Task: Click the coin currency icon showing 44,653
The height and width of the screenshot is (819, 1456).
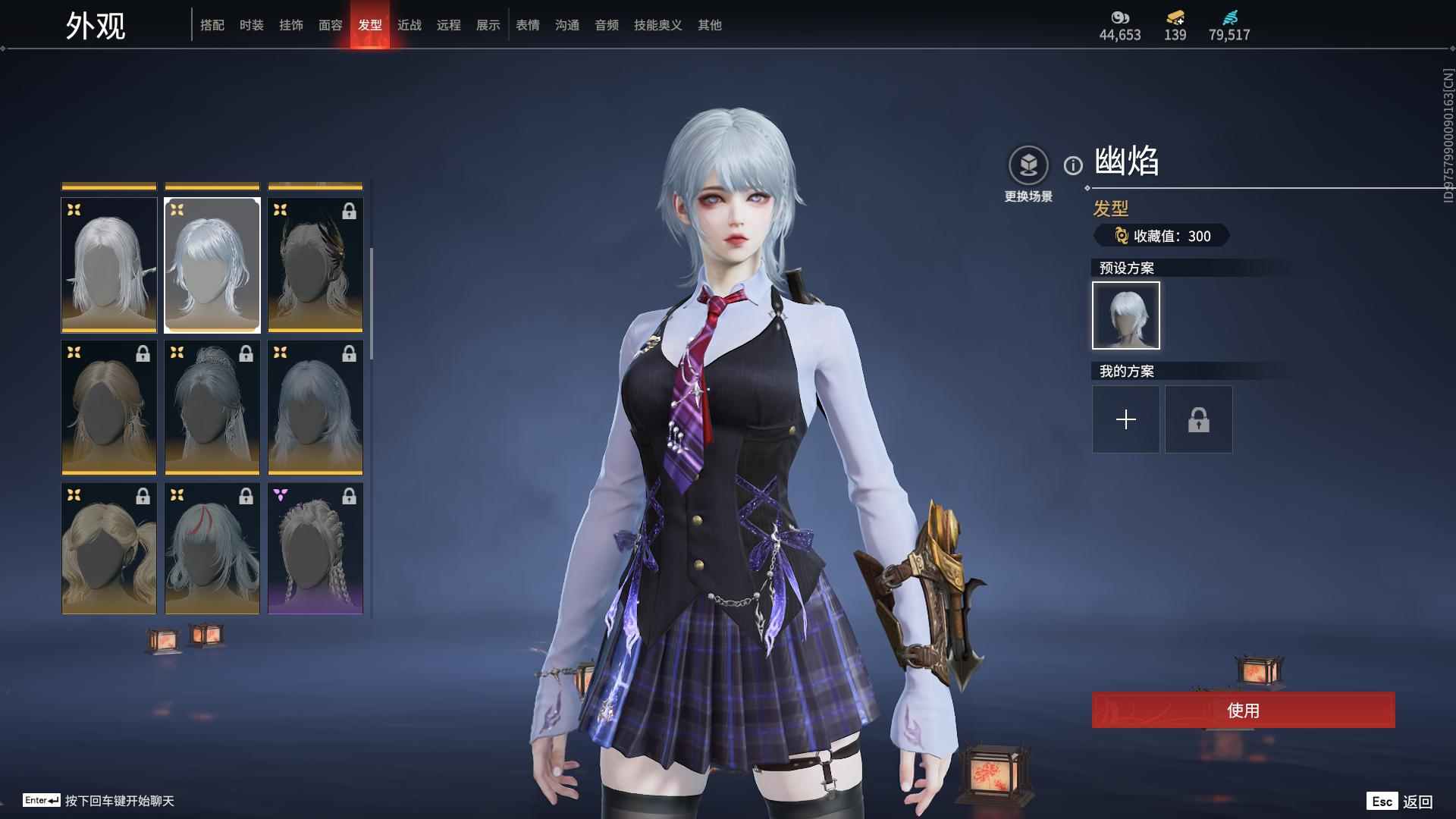Action: click(1120, 17)
